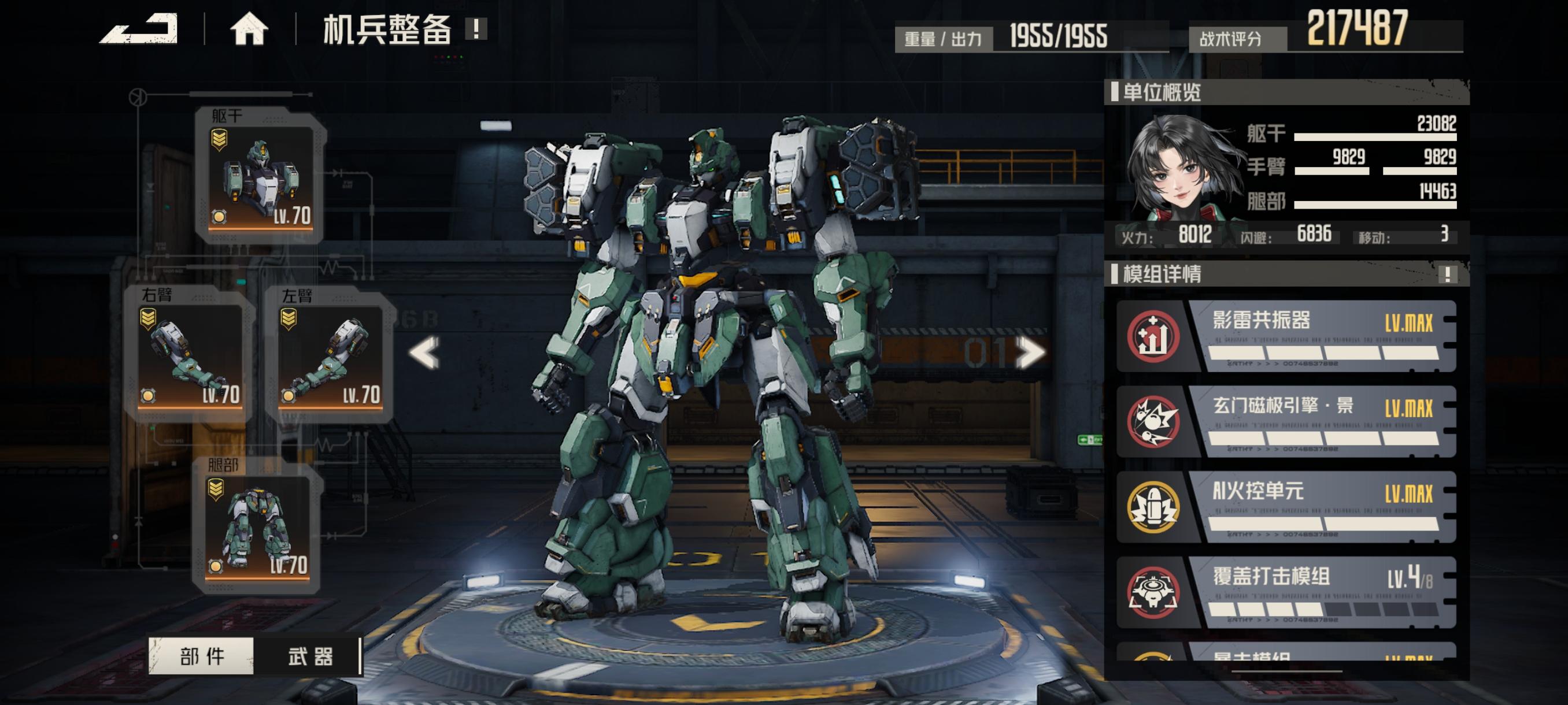Open the 影雷共振器 module
Viewport: 1568px width, 705px height.
coord(1286,336)
